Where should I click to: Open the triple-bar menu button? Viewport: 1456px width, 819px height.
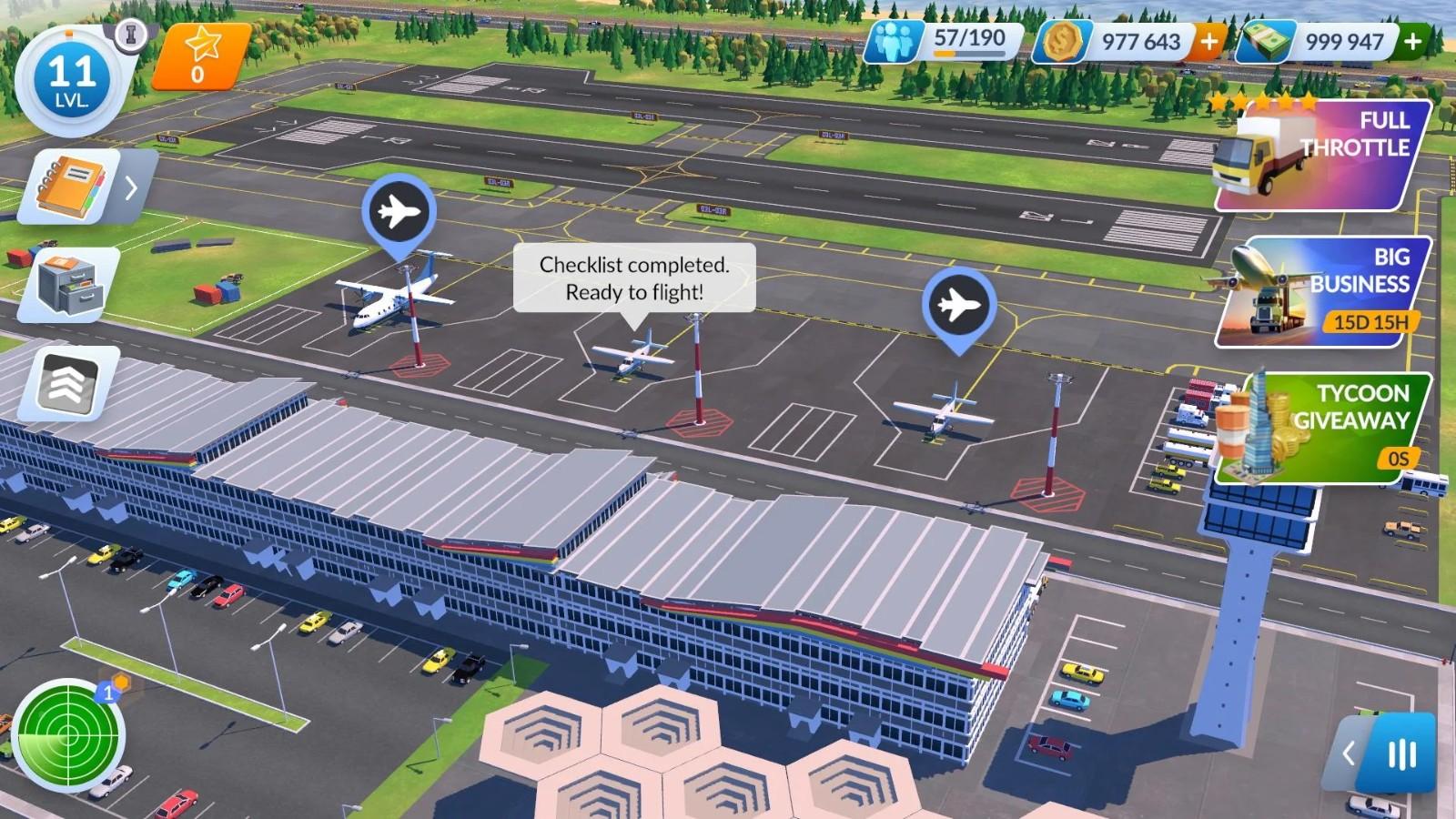click(x=1401, y=753)
